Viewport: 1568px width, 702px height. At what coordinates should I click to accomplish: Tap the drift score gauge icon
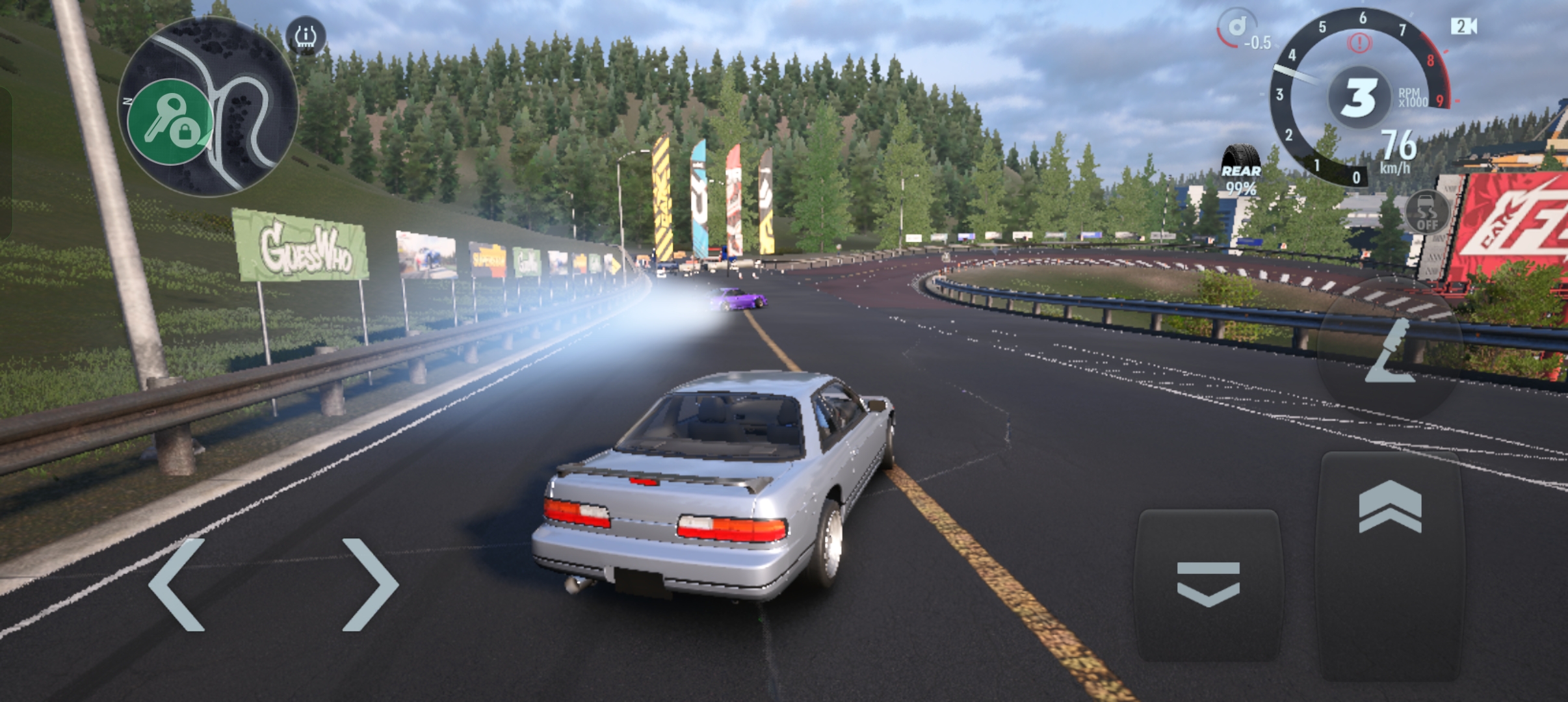tap(1236, 26)
